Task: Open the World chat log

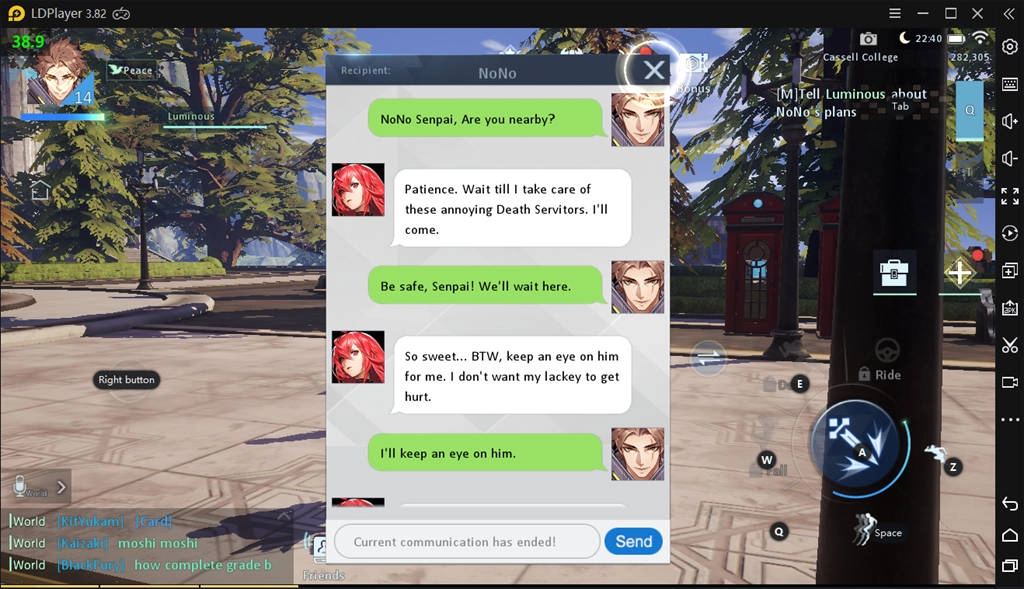Action: [150, 543]
